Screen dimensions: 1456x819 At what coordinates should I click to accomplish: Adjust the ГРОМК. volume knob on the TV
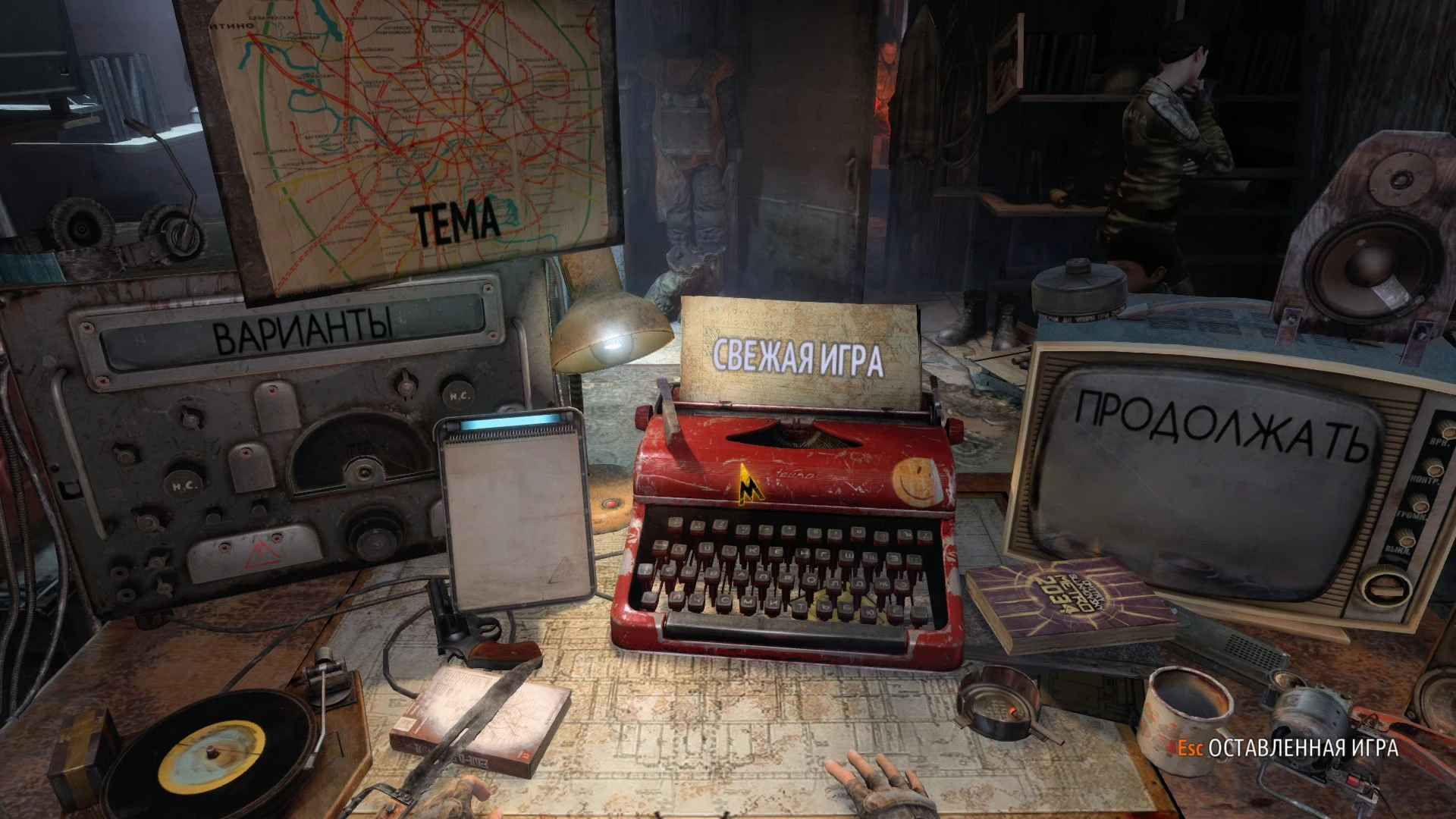click(1420, 504)
